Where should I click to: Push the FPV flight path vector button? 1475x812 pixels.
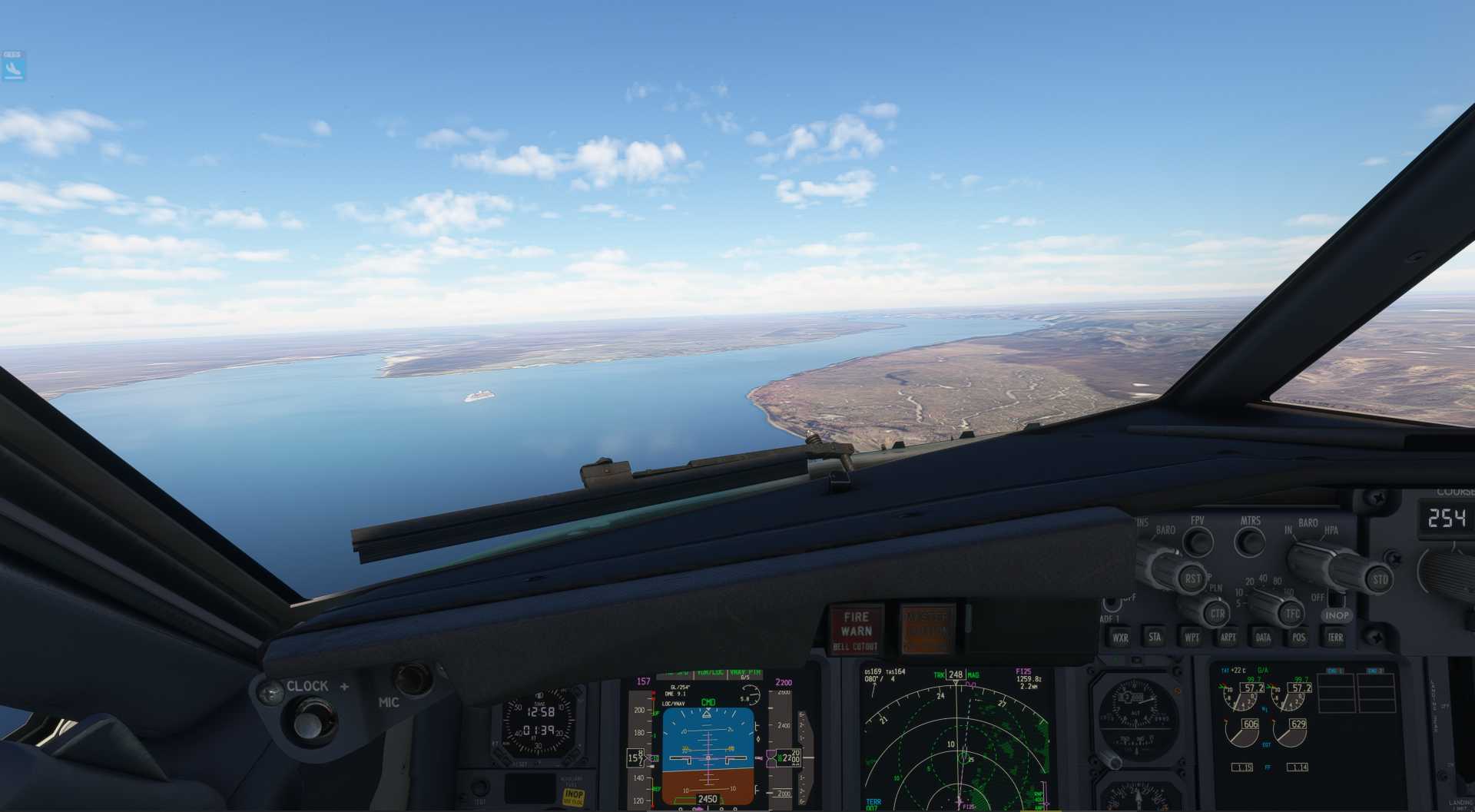(x=1198, y=542)
